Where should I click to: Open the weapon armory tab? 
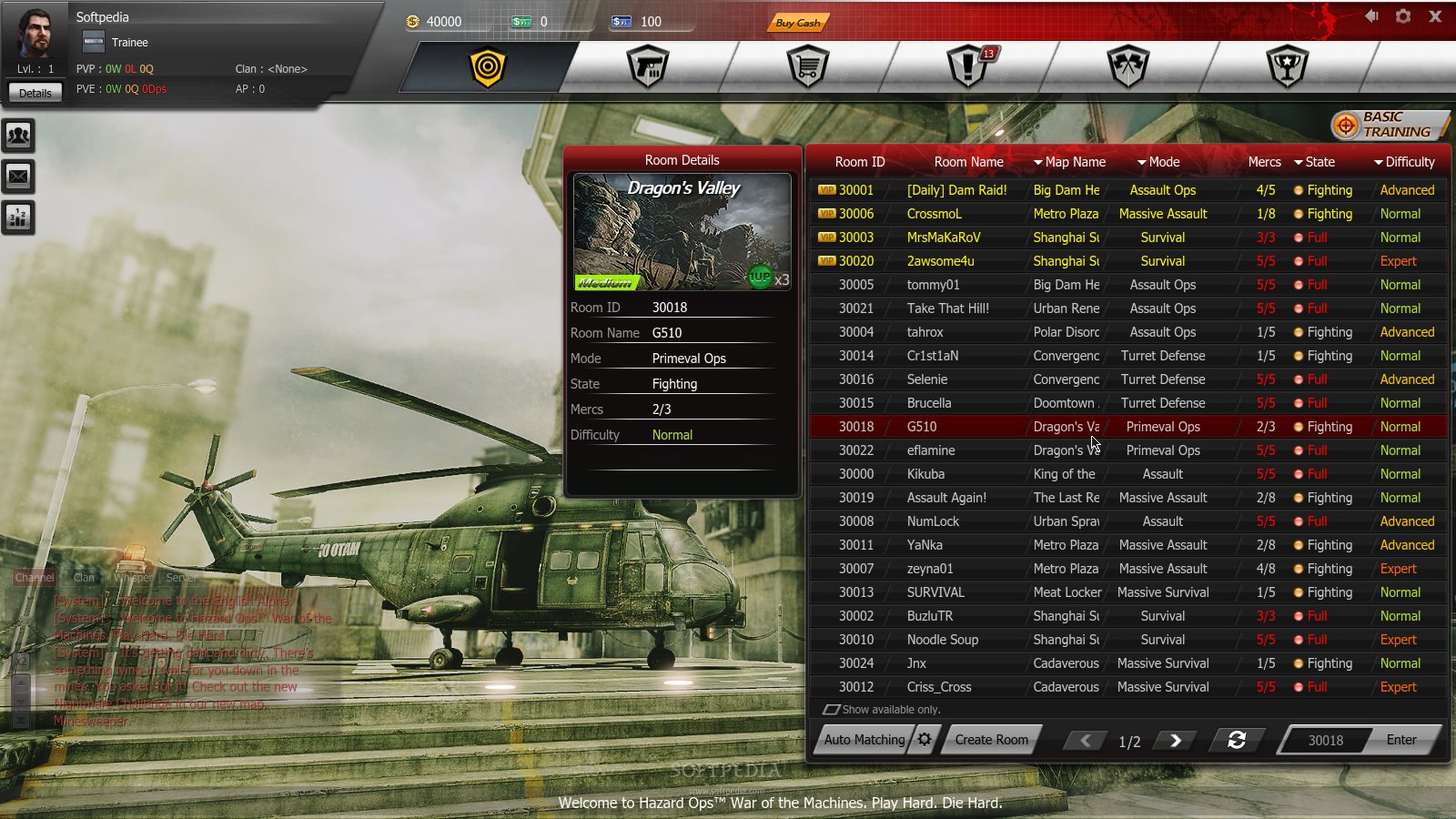[x=648, y=67]
